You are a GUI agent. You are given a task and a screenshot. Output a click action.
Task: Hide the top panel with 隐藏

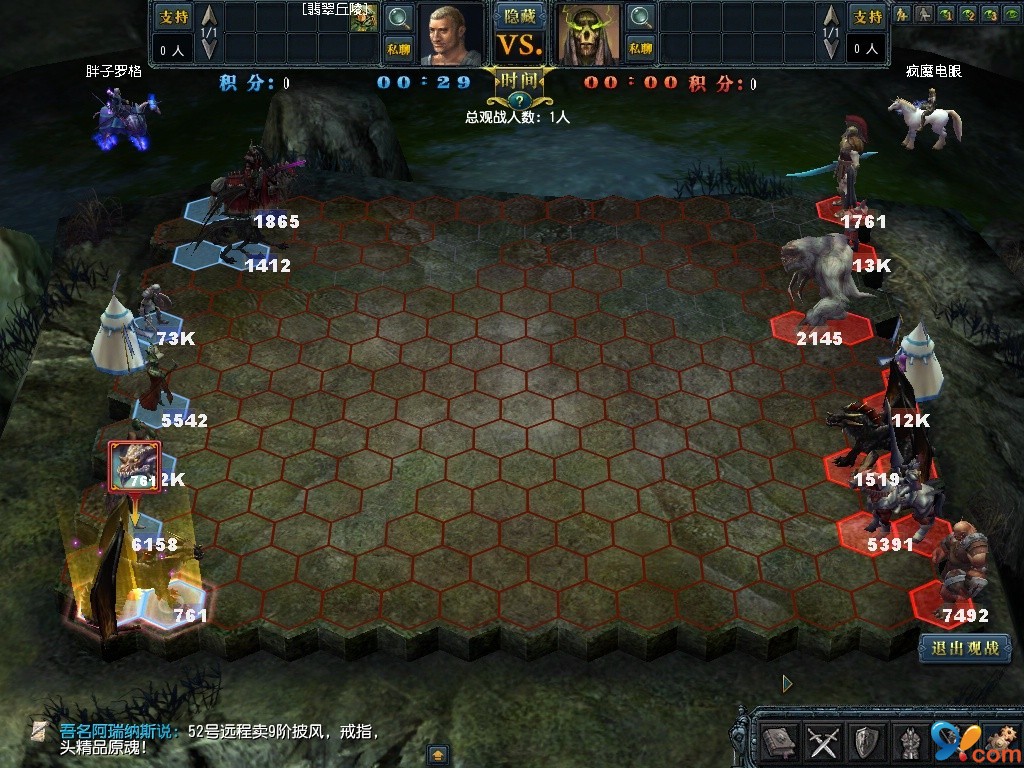click(519, 16)
